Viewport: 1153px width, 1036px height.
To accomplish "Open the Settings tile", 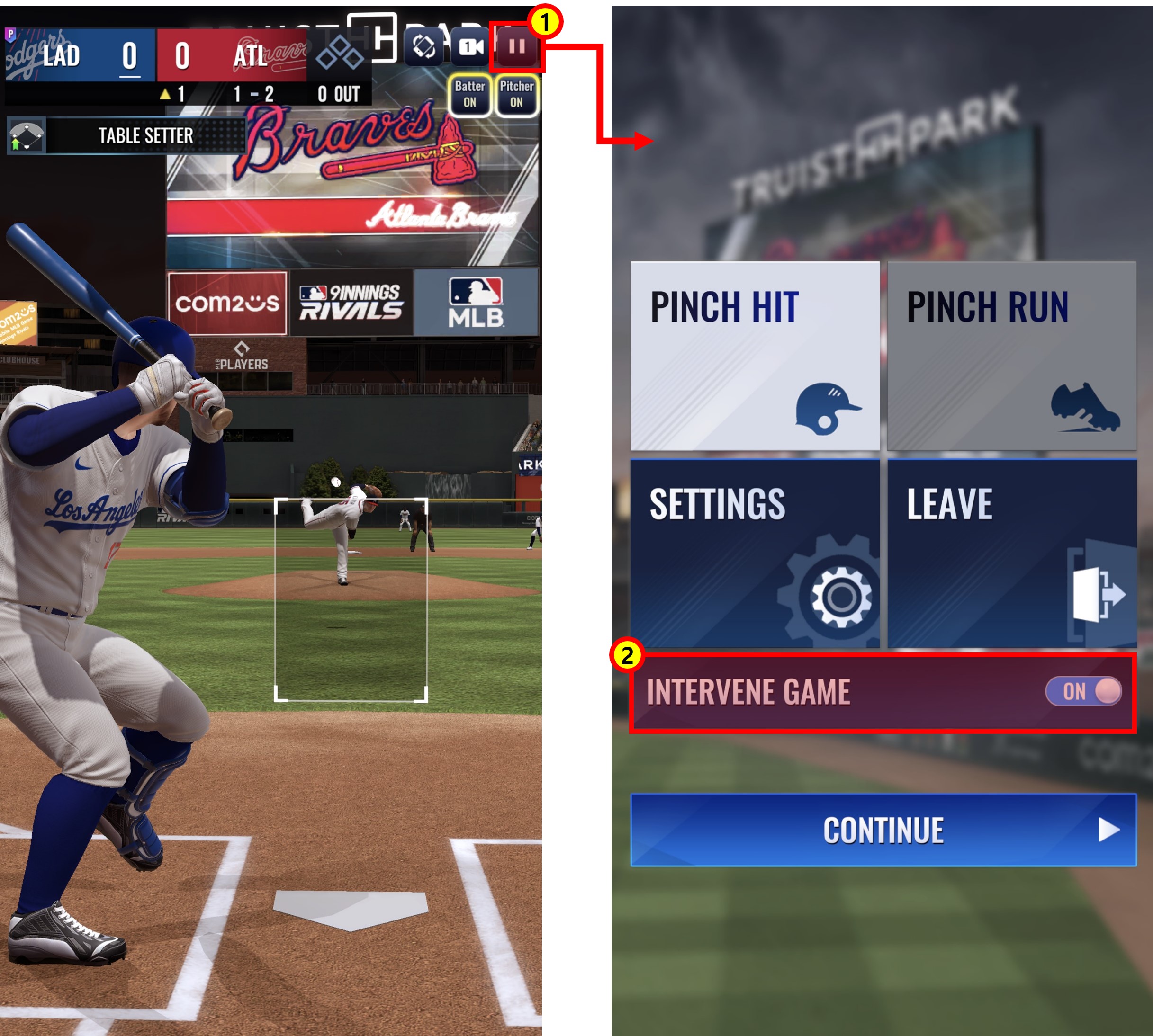I will click(x=755, y=554).
